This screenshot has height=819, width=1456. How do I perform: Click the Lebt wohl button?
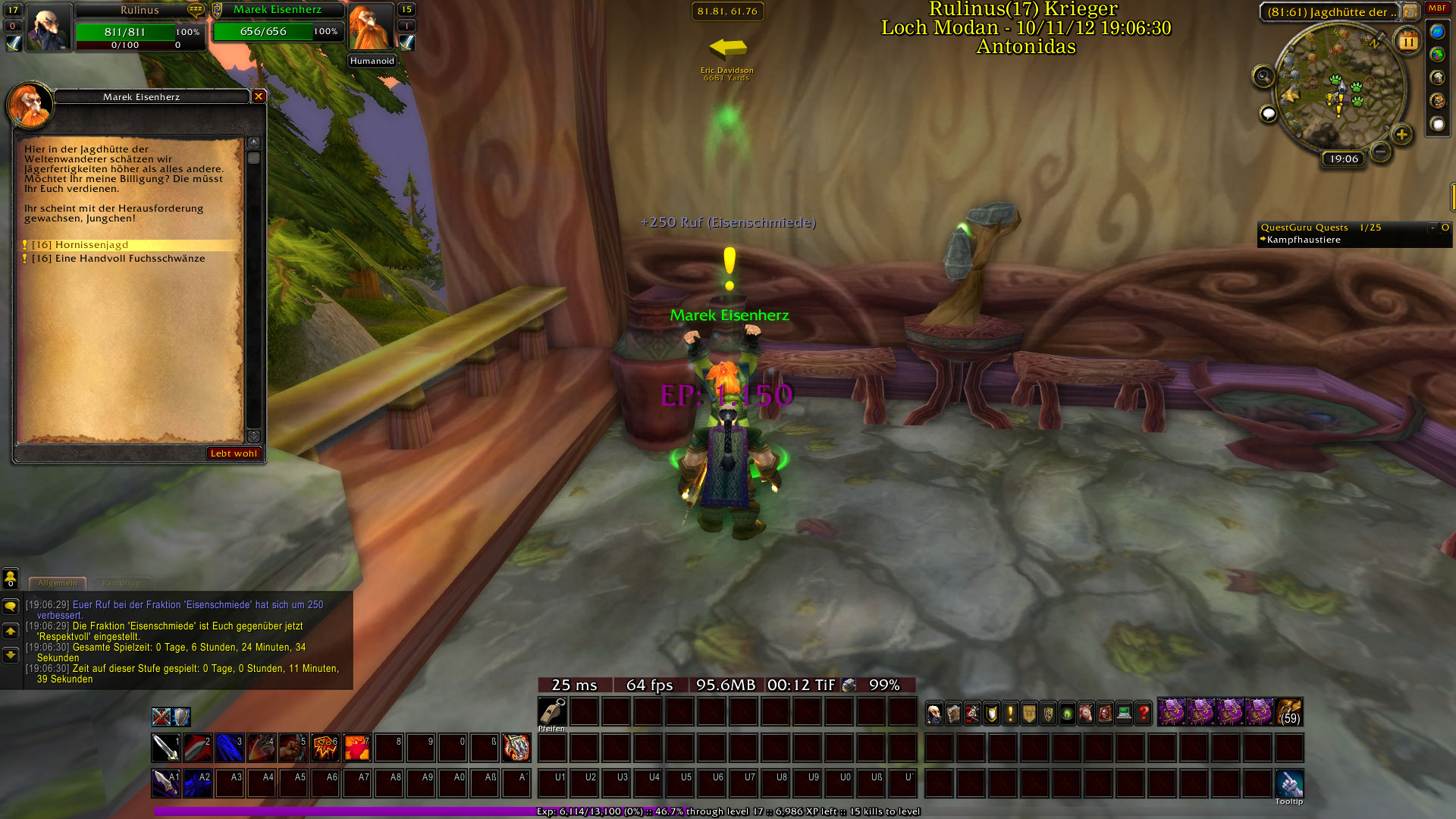pos(234,453)
